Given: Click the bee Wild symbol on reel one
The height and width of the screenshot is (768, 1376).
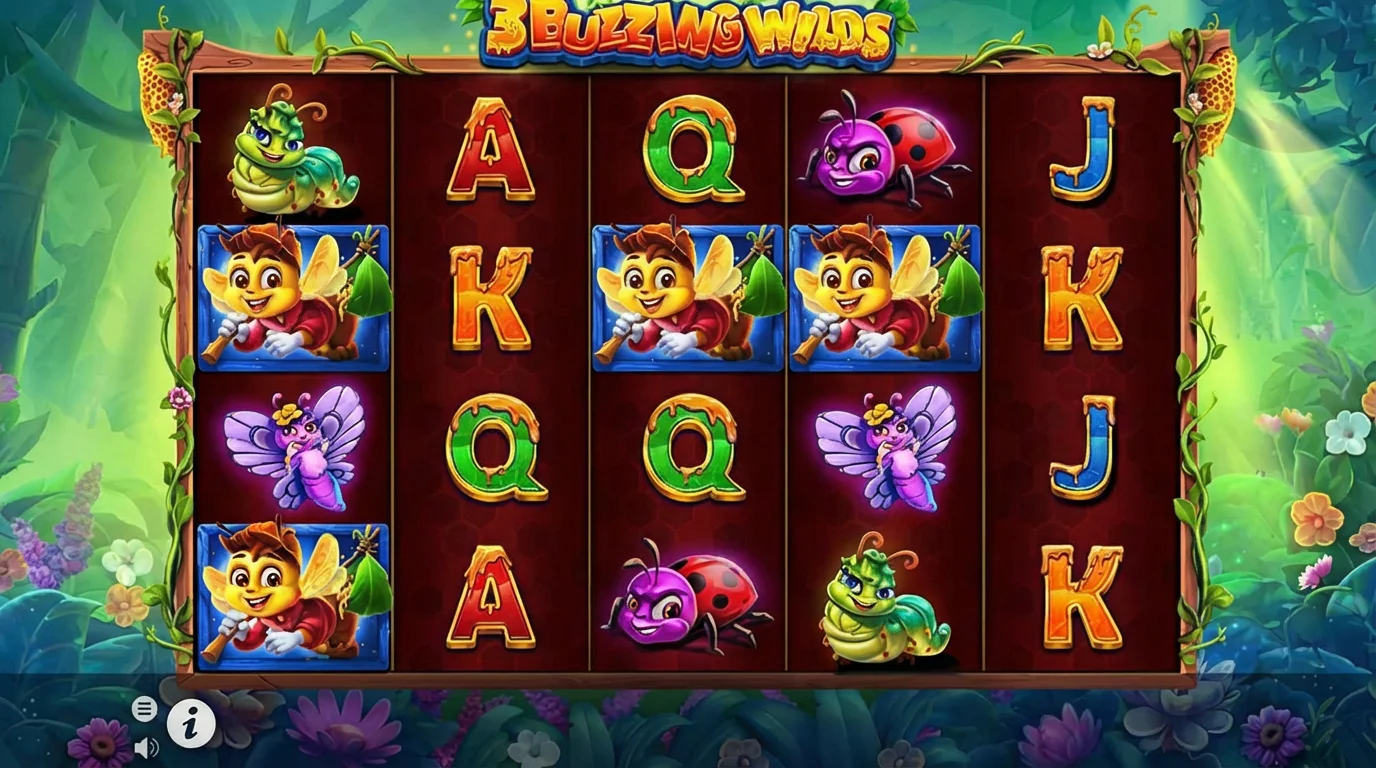Looking at the screenshot, I should pos(292,300).
